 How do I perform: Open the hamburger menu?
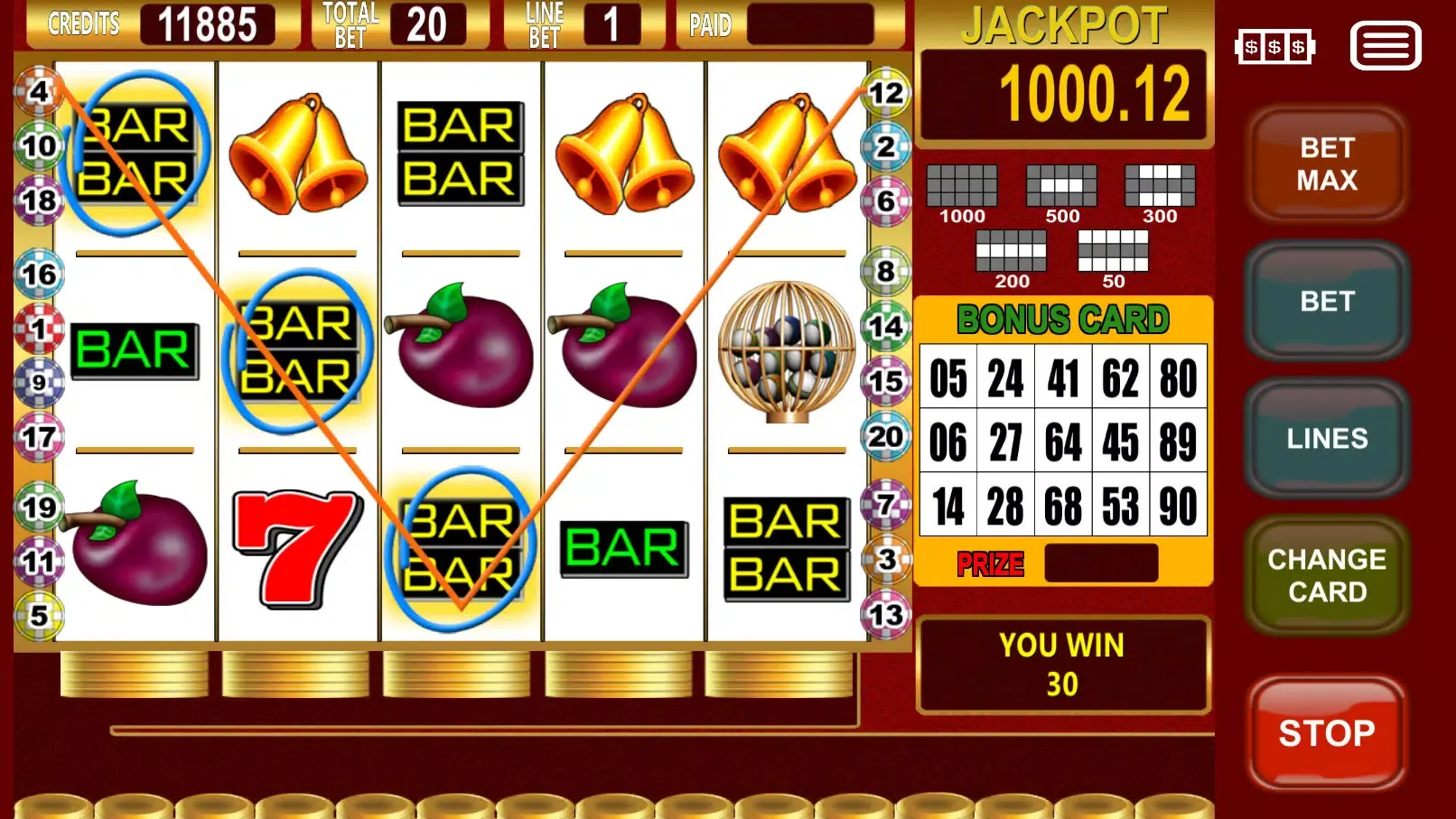1385,46
